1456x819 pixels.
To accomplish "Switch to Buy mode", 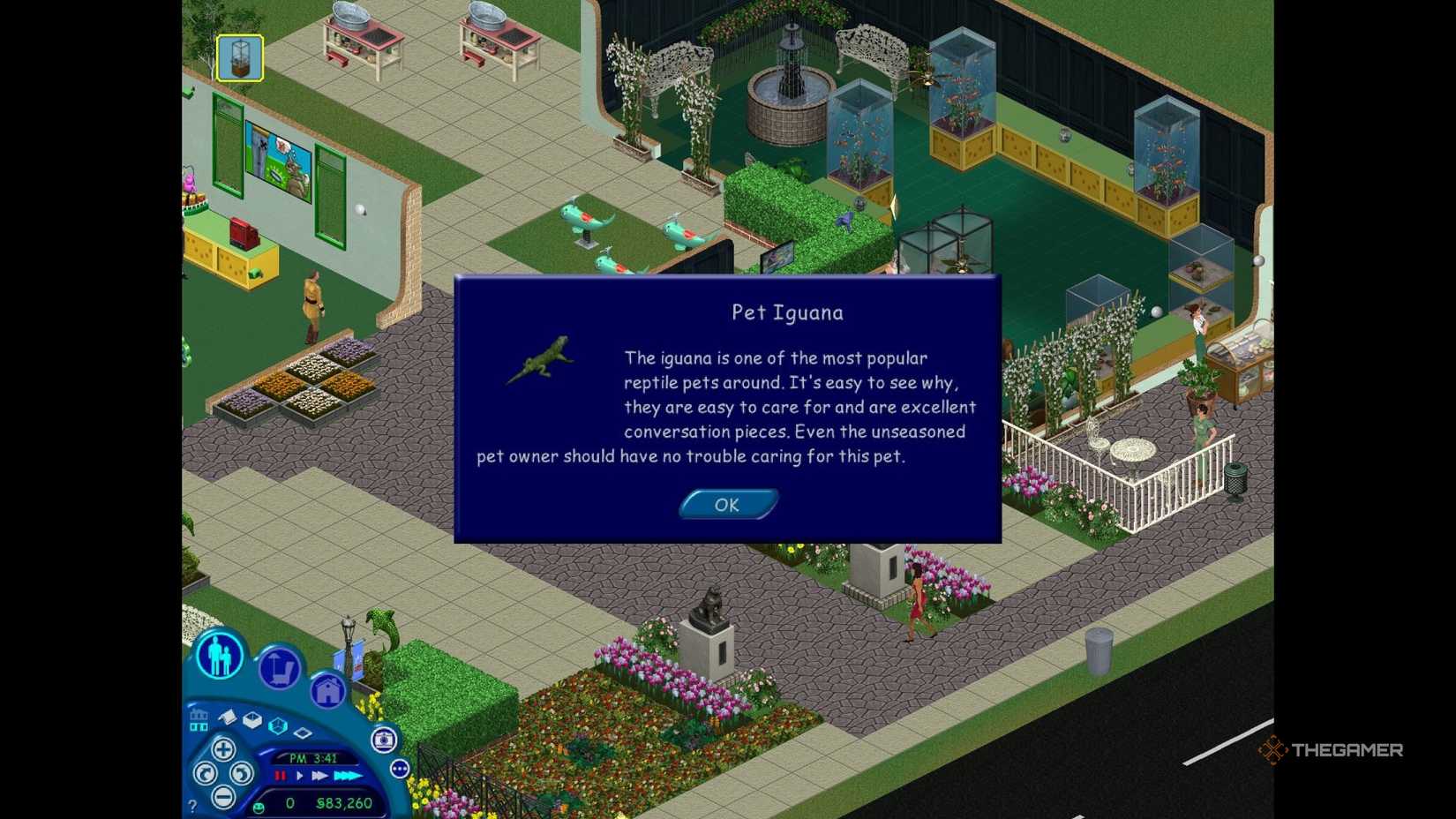I will coord(280,665).
